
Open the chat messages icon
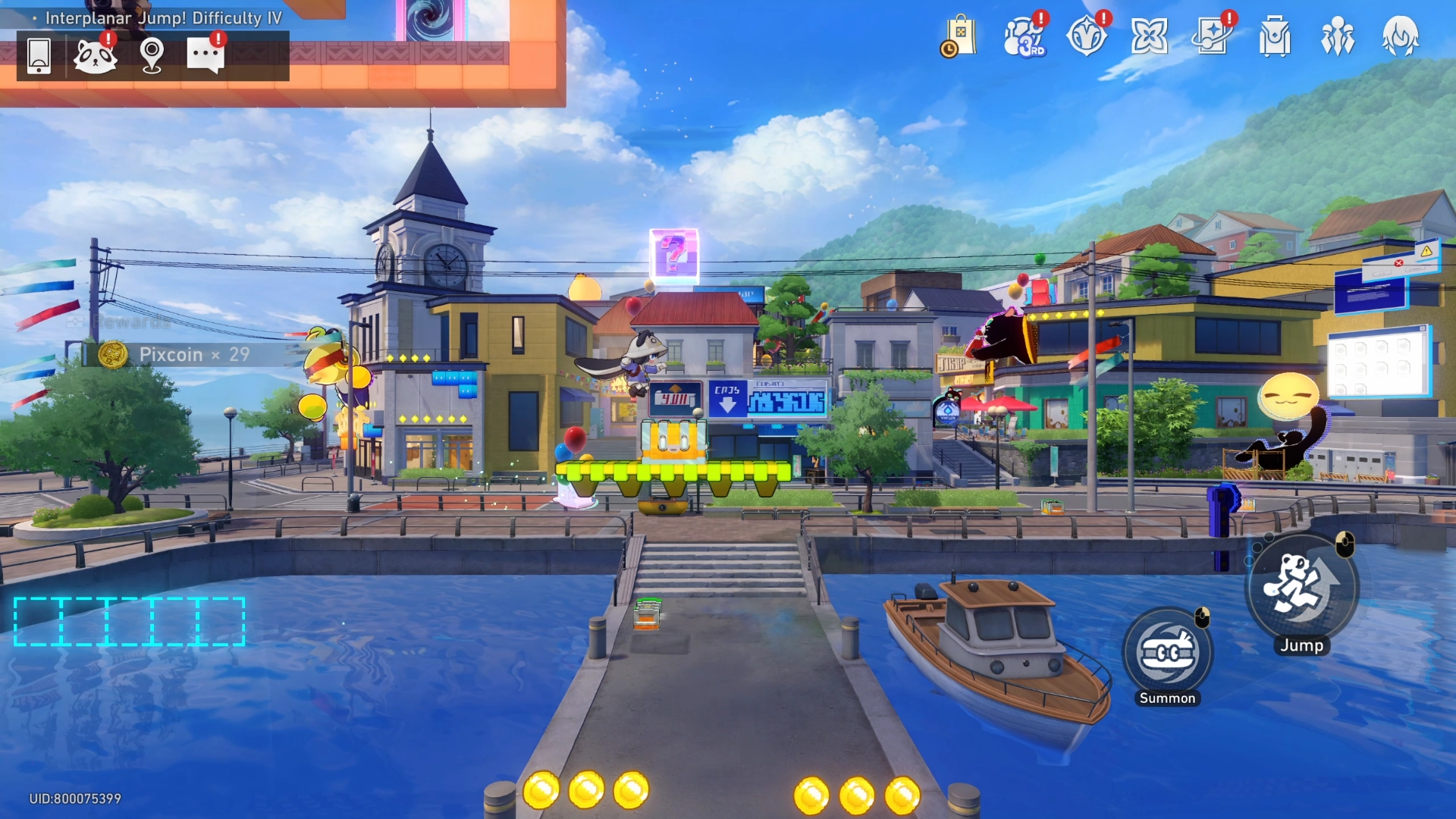click(205, 57)
